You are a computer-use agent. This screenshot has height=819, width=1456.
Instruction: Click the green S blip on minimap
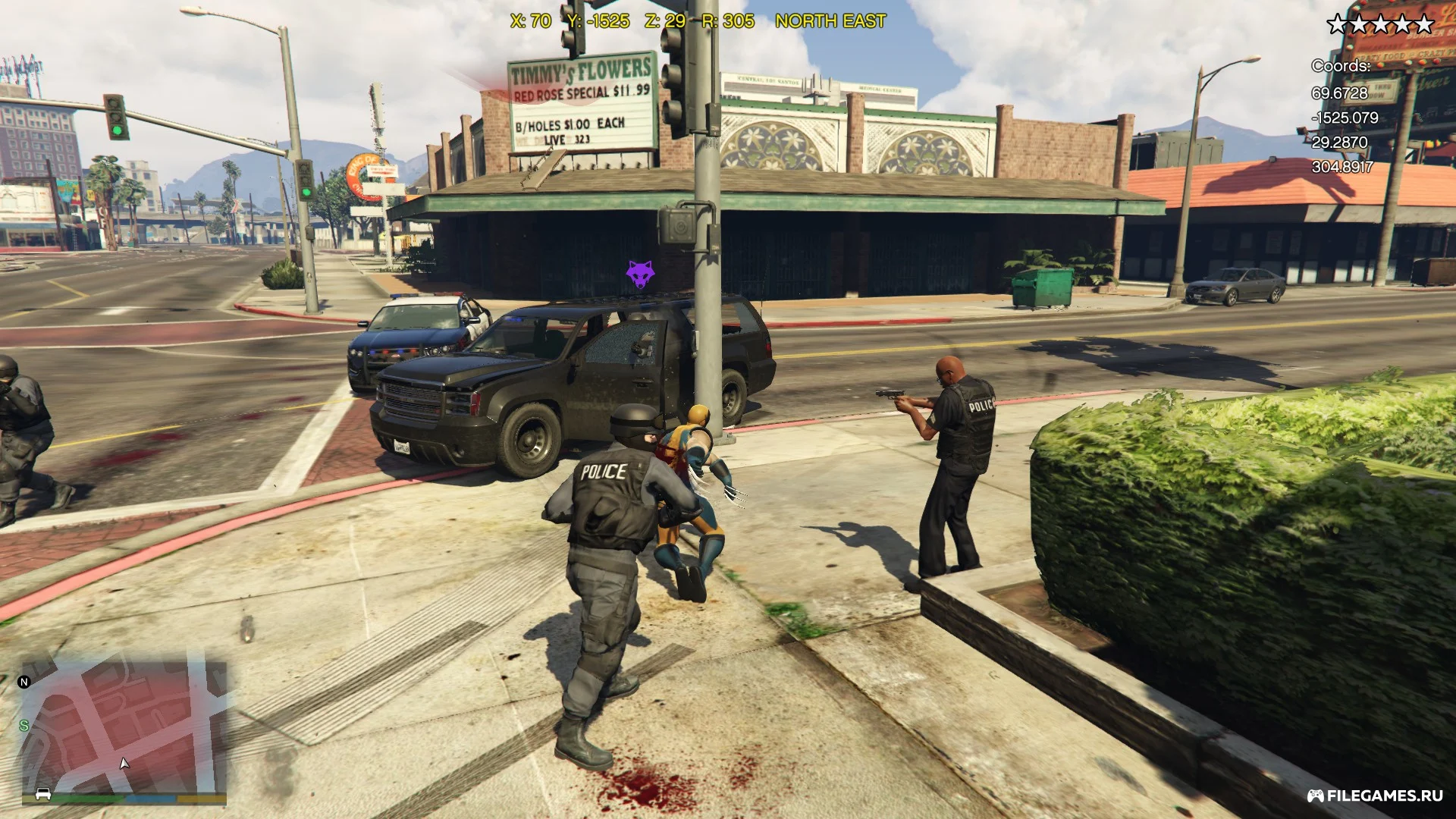tap(24, 726)
